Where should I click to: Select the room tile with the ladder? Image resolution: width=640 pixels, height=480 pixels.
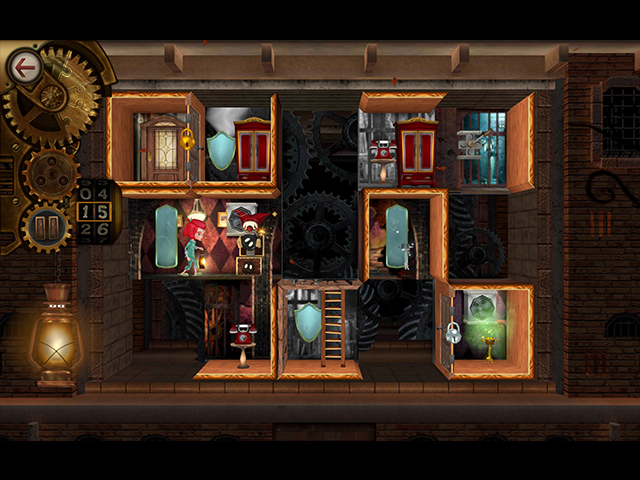tap(320, 329)
